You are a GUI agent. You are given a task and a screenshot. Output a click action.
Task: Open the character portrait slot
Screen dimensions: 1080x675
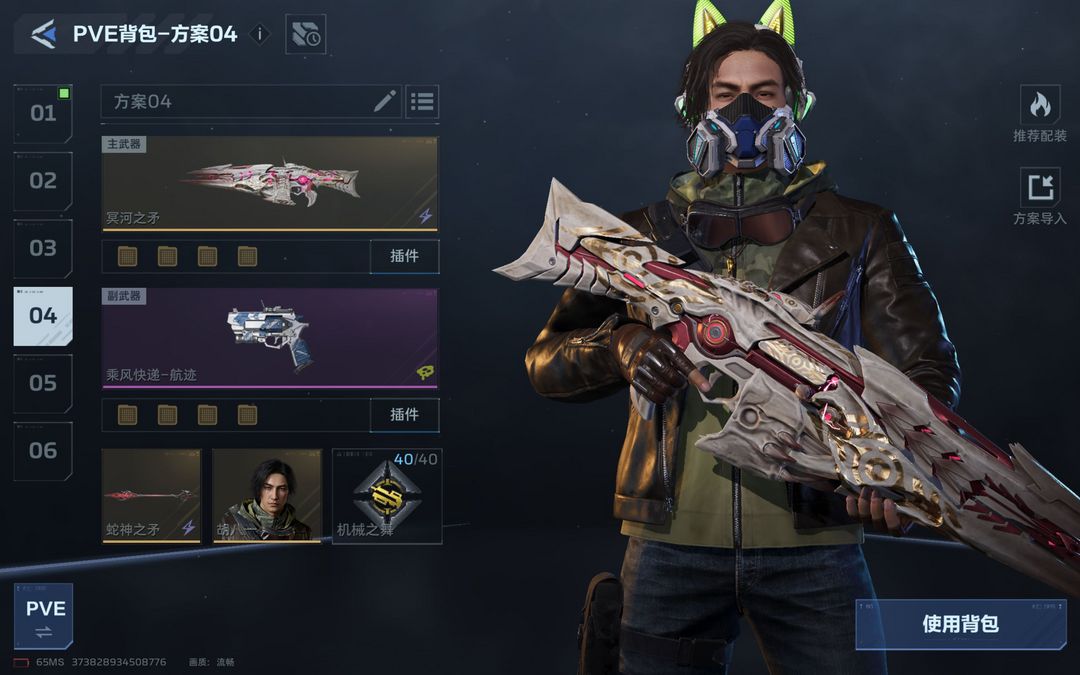pyautogui.click(x=267, y=496)
